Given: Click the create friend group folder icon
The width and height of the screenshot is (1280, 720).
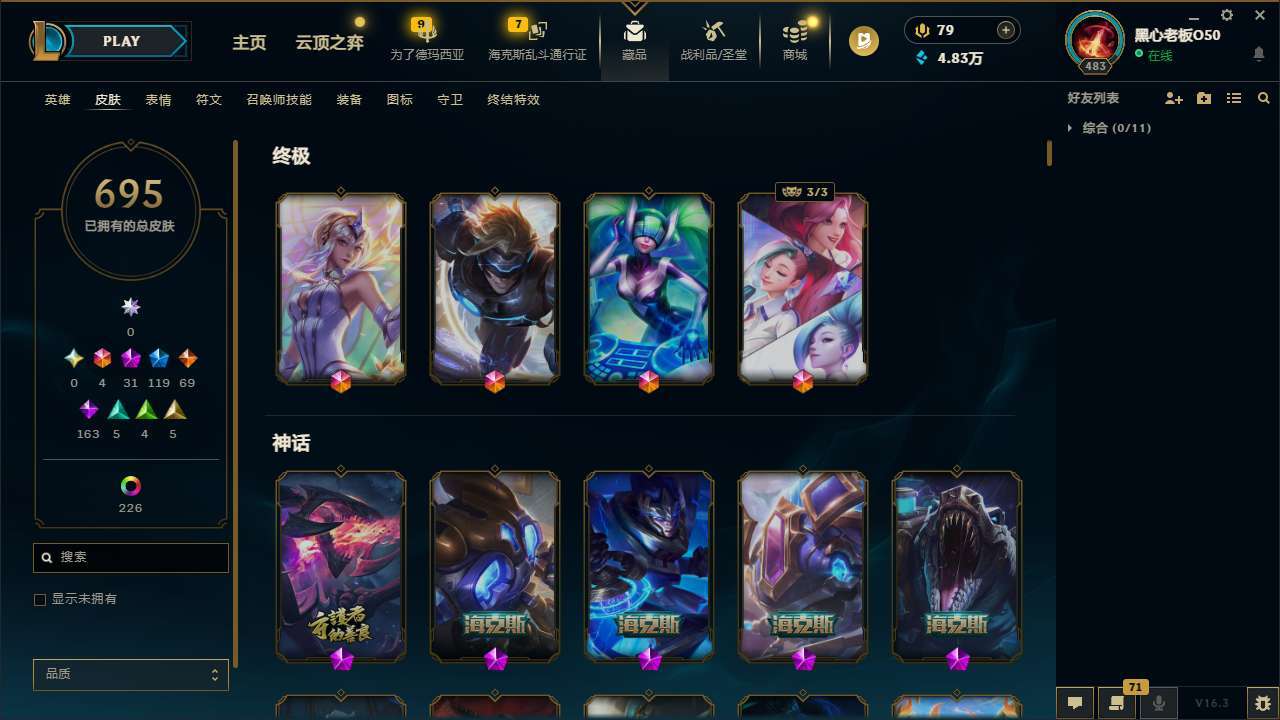Looking at the screenshot, I should click(1203, 98).
